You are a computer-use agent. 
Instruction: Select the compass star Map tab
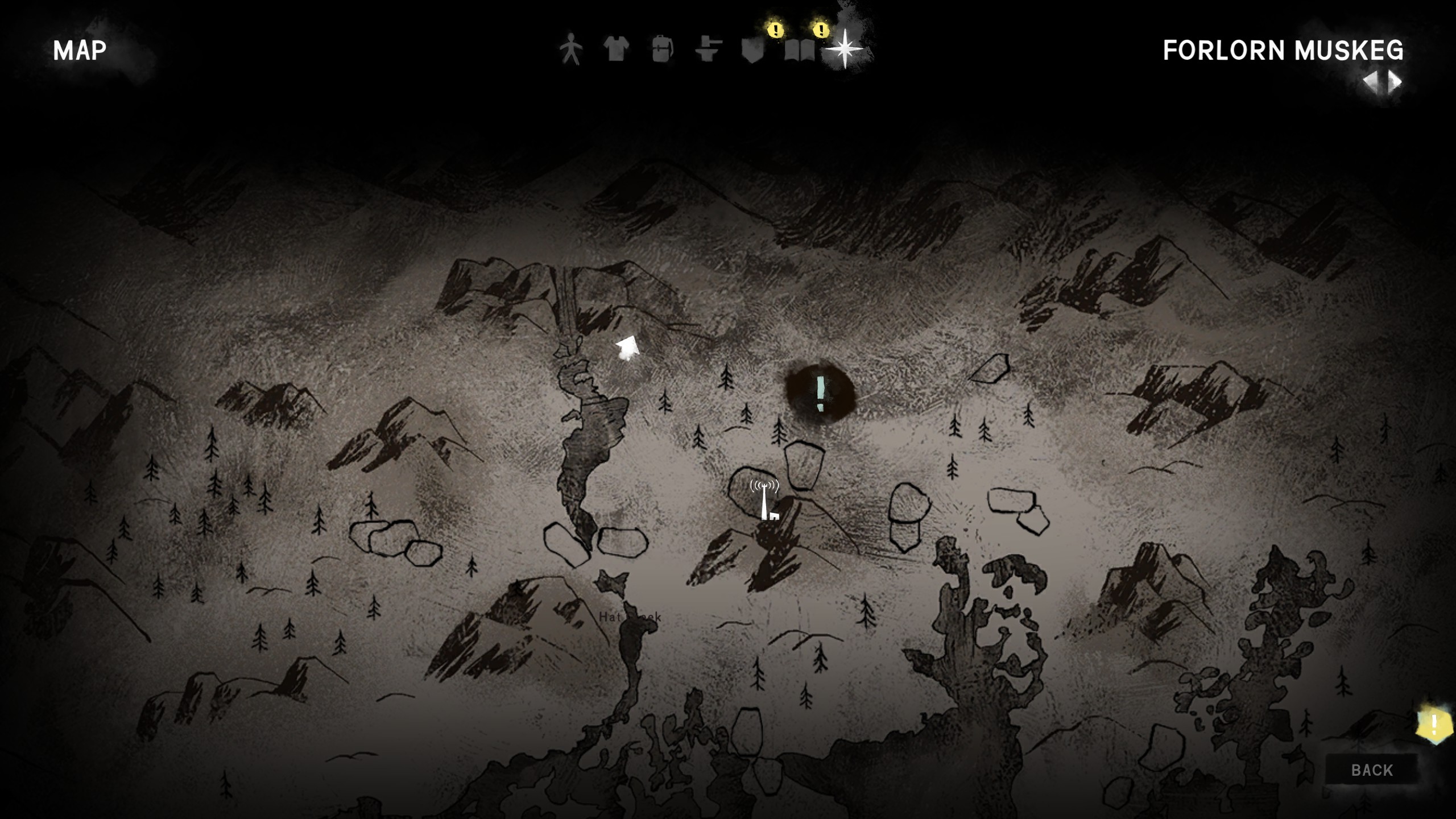845,49
